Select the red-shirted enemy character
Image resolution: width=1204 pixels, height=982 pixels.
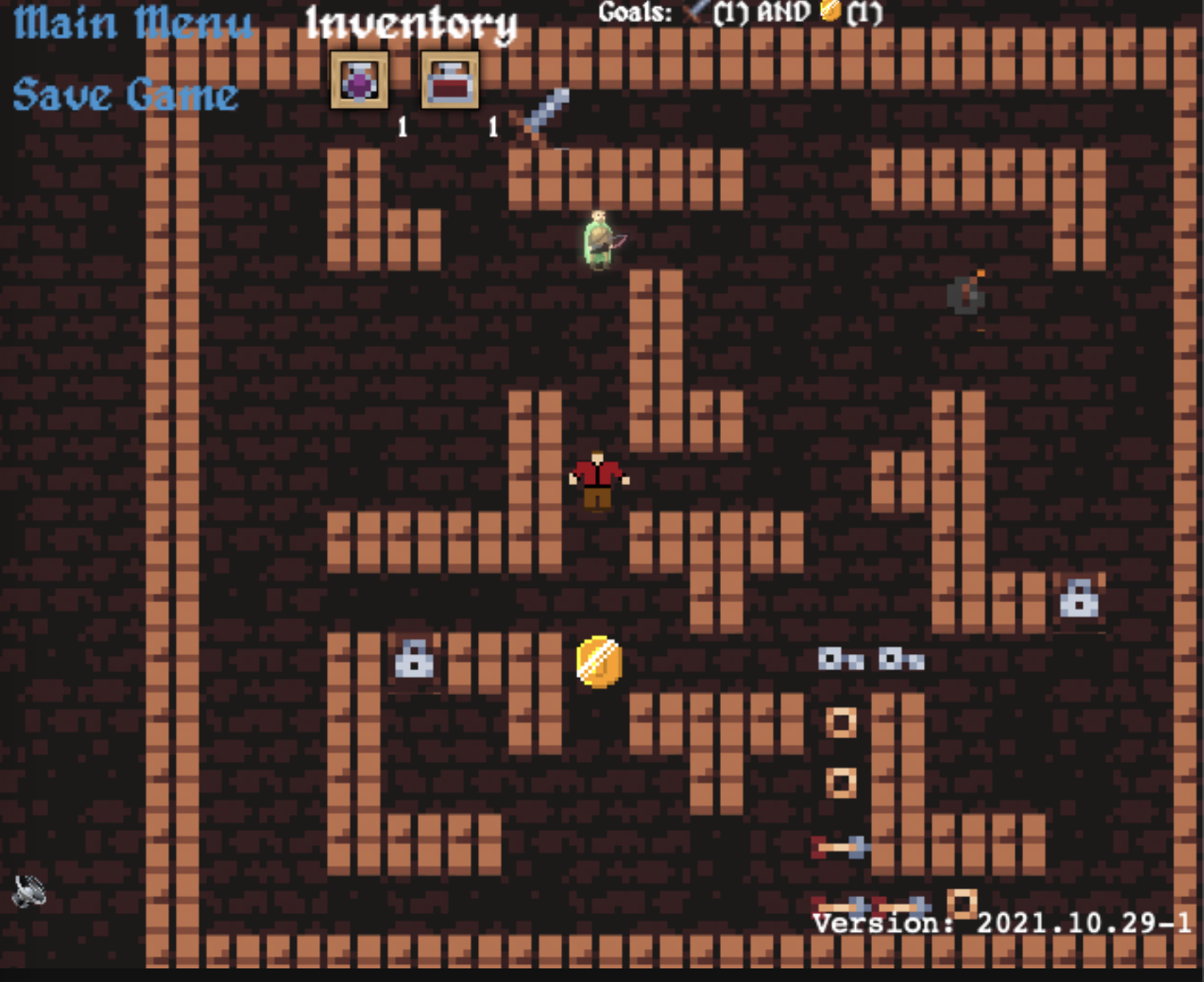[x=597, y=480]
